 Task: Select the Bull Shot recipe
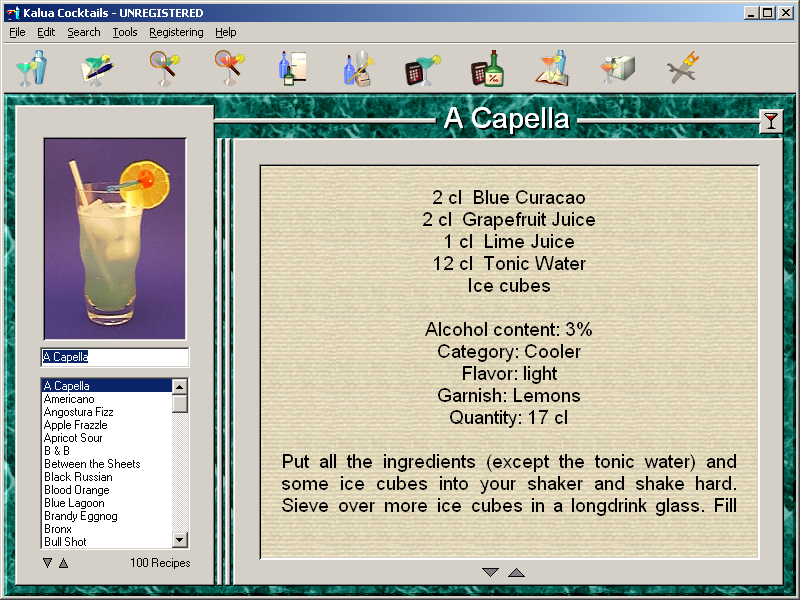[65, 542]
